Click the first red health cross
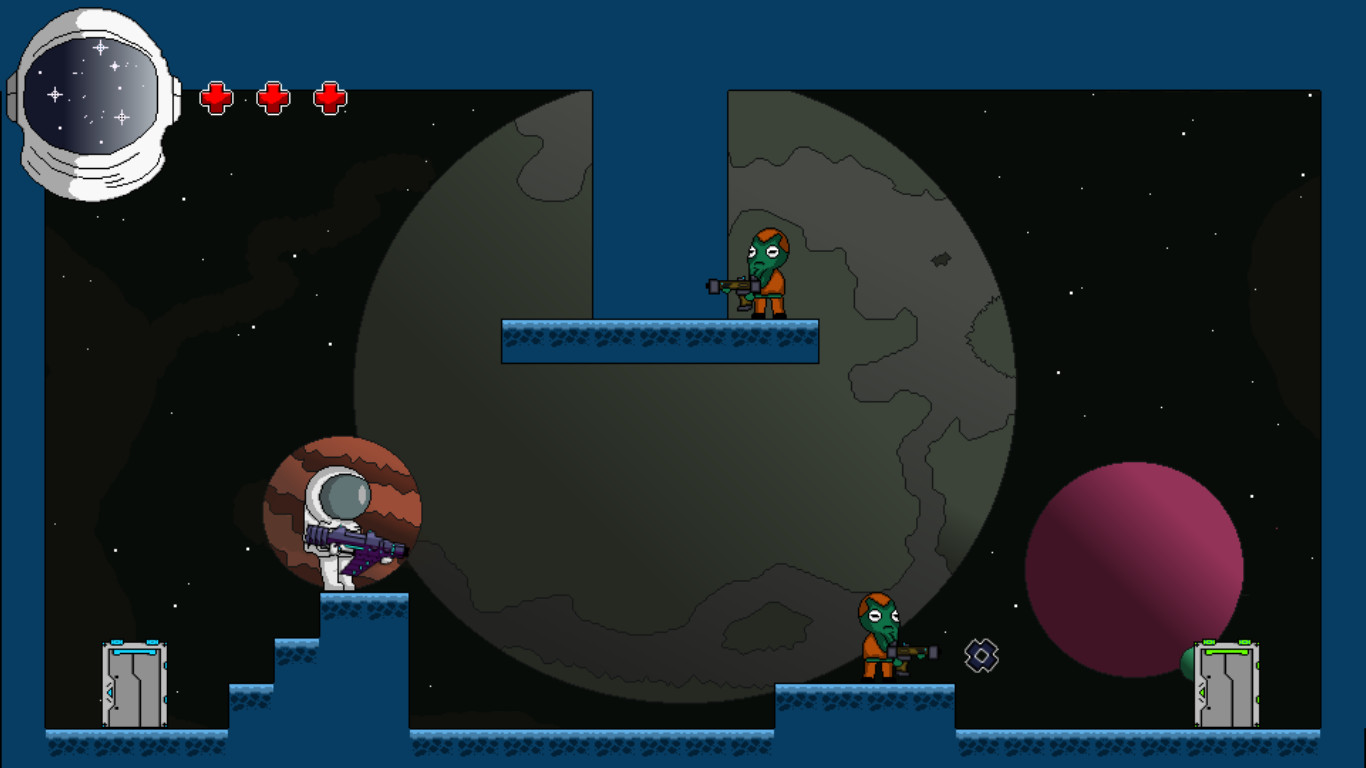 point(215,97)
